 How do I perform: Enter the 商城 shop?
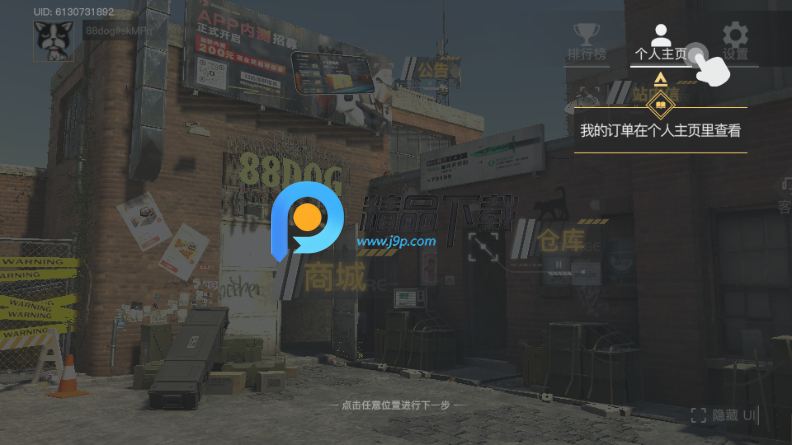click(335, 277)
